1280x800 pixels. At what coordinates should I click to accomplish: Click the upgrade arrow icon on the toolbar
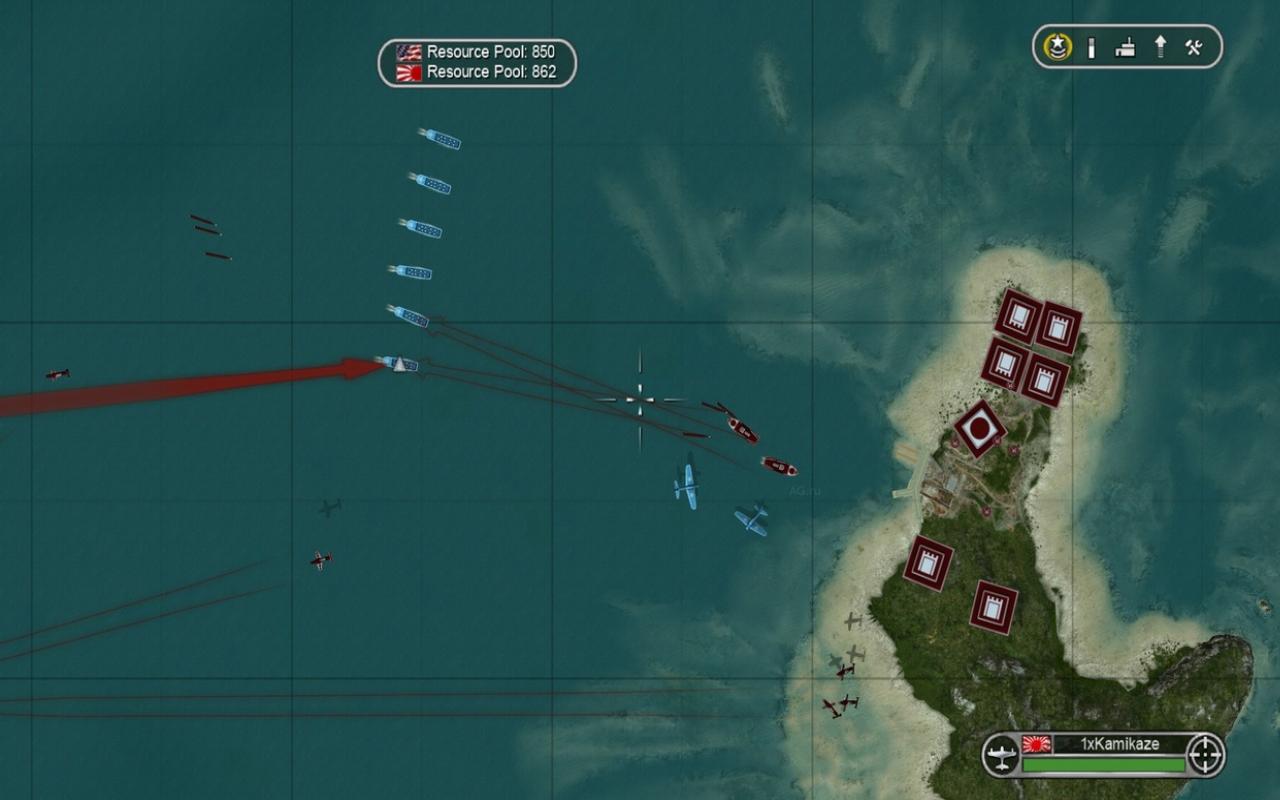[1160, 46]
